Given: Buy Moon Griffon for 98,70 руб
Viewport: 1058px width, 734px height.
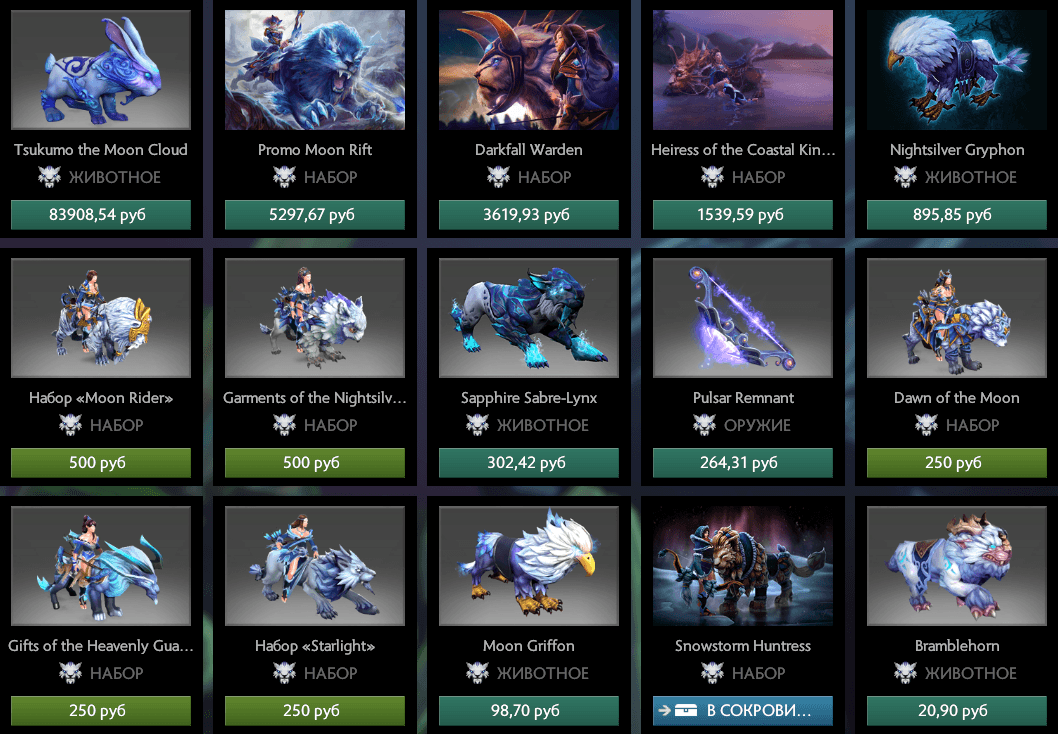Looking at the screenshot, I should point(529,711).
